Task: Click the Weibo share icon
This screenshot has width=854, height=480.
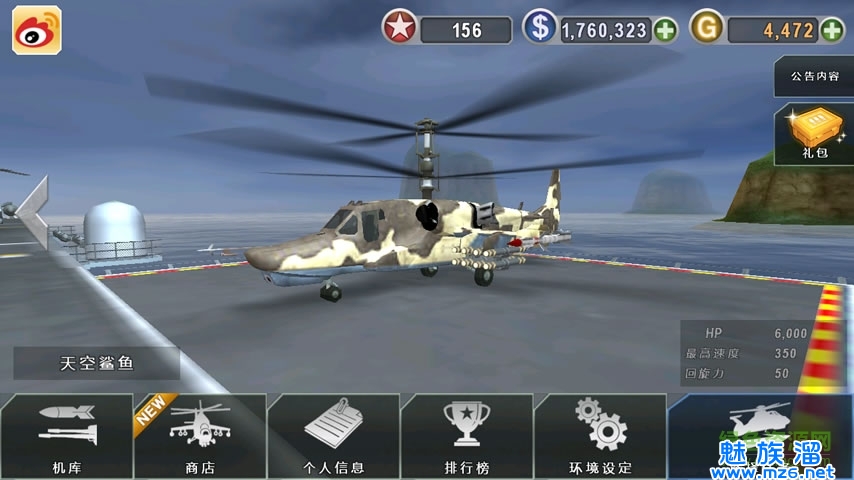Action: [x=37, y=30]
